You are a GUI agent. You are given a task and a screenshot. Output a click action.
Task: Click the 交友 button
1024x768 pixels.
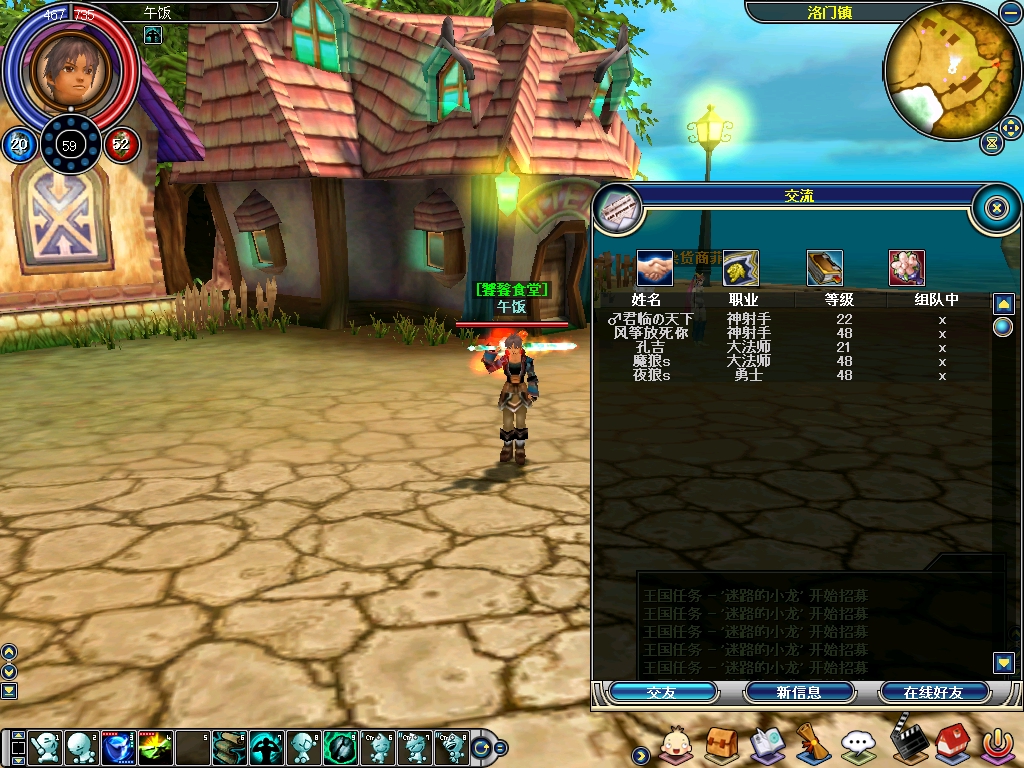point(663,692)
